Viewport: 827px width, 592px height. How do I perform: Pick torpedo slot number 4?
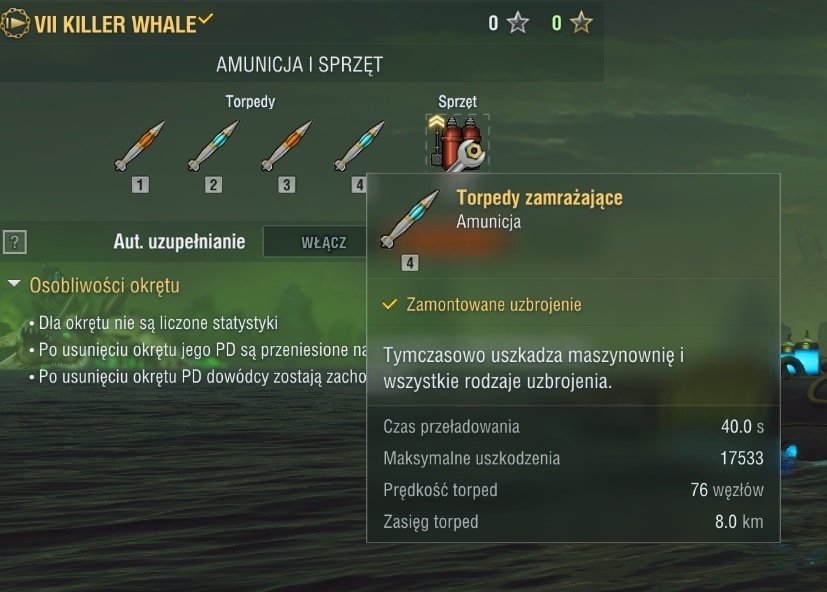[x=359, y=147]
